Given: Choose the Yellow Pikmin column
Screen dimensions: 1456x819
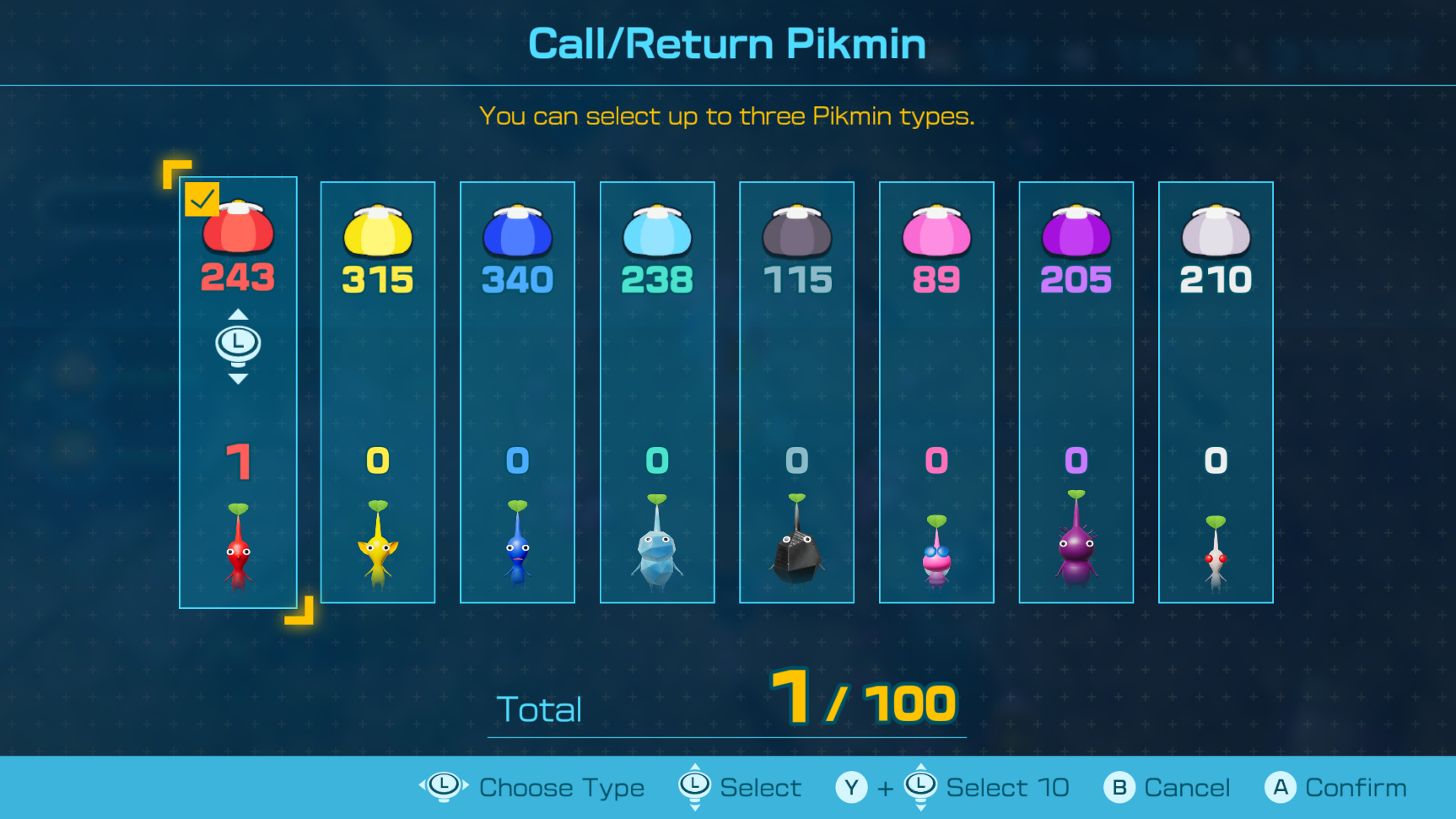Looking at the screenshot, I should click(x=378, y=392).
